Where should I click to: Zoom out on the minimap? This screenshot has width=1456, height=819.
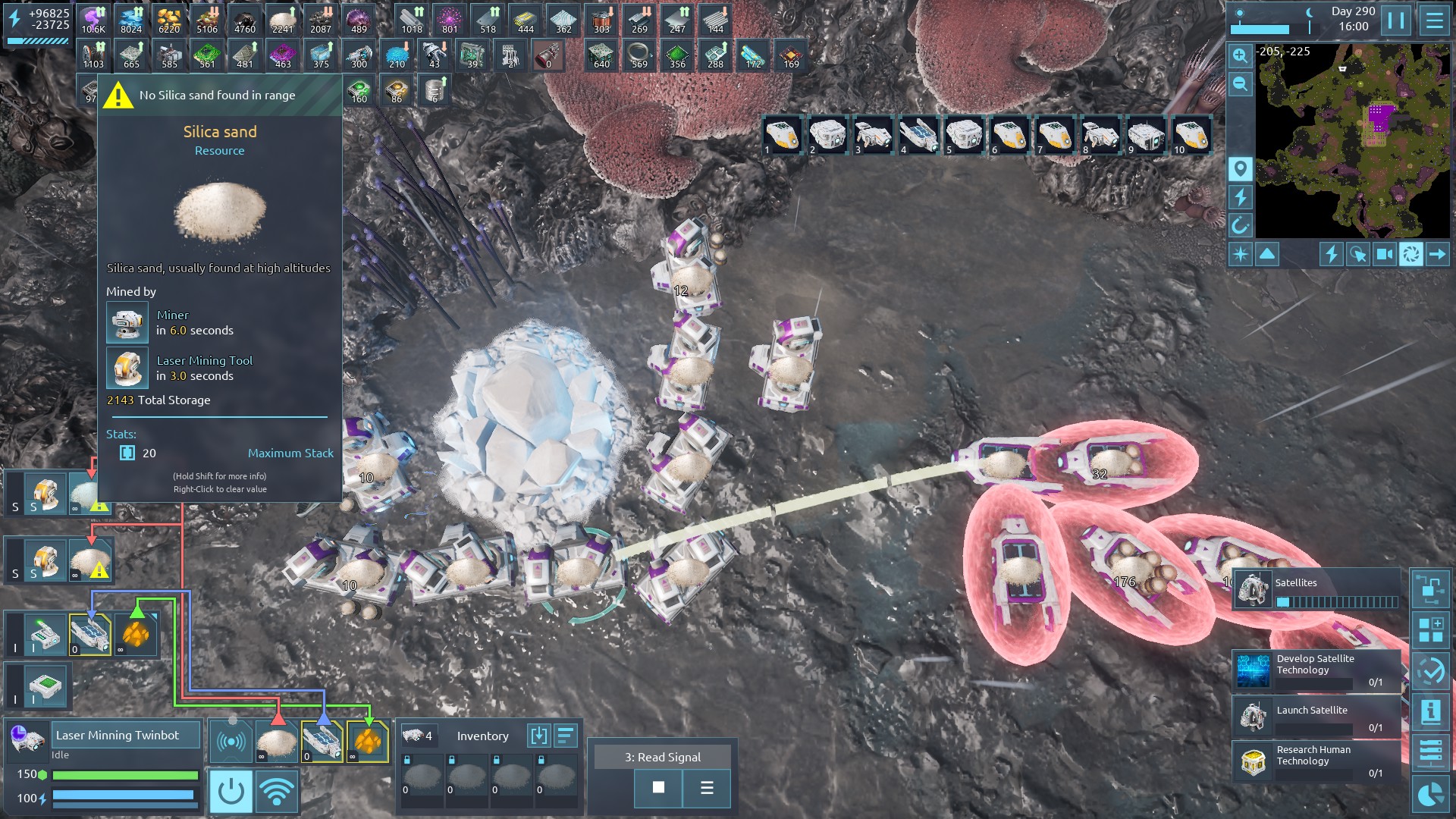click(x=1240, y=83)
